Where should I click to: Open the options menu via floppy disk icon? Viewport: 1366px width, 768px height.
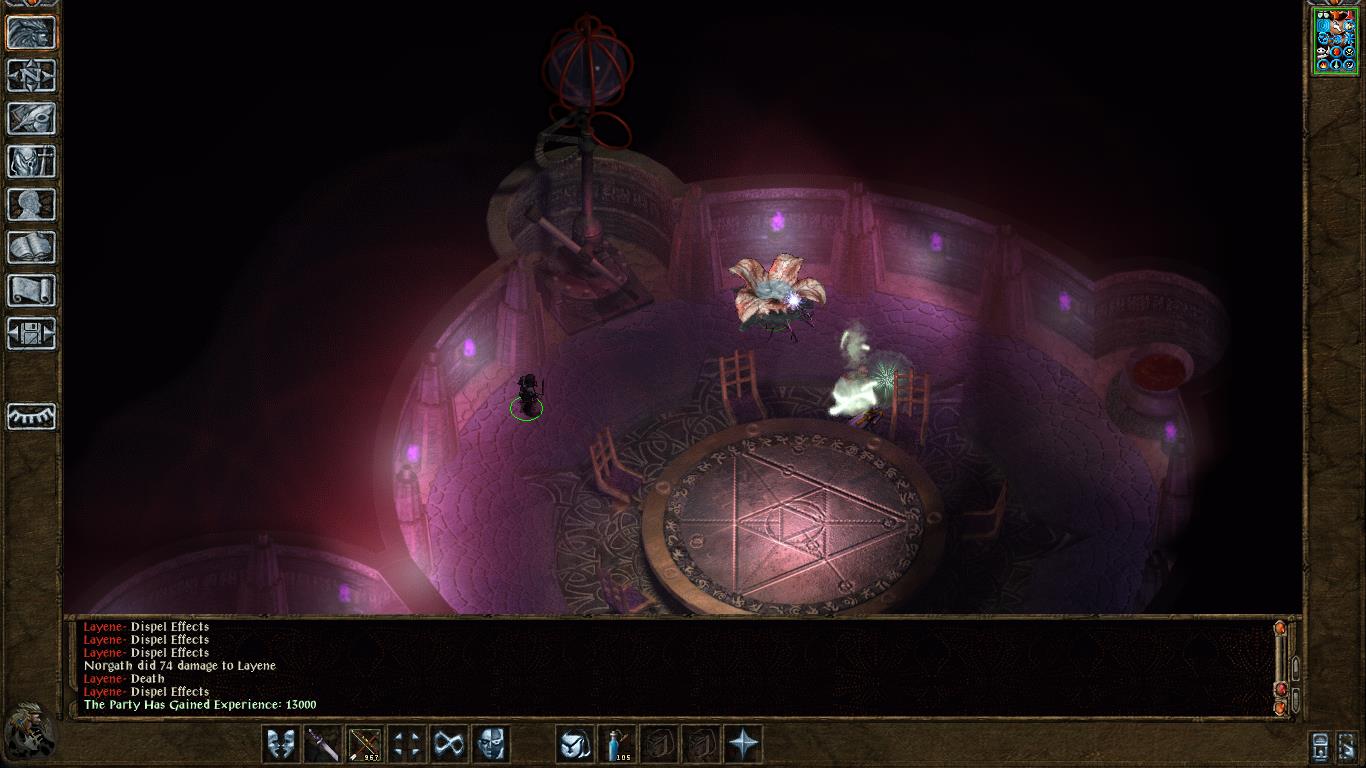tap(31, 333)
